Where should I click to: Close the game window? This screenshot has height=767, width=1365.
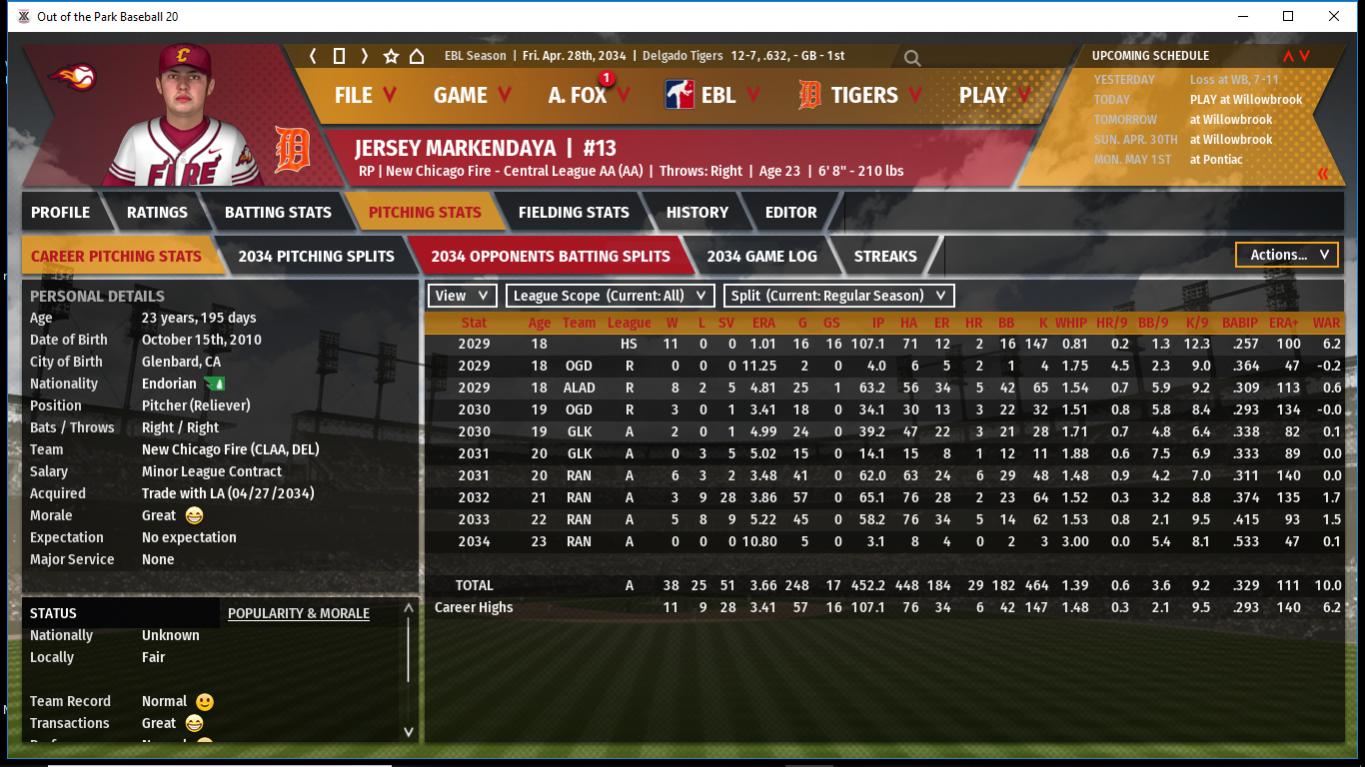[x=1334, y=16]
